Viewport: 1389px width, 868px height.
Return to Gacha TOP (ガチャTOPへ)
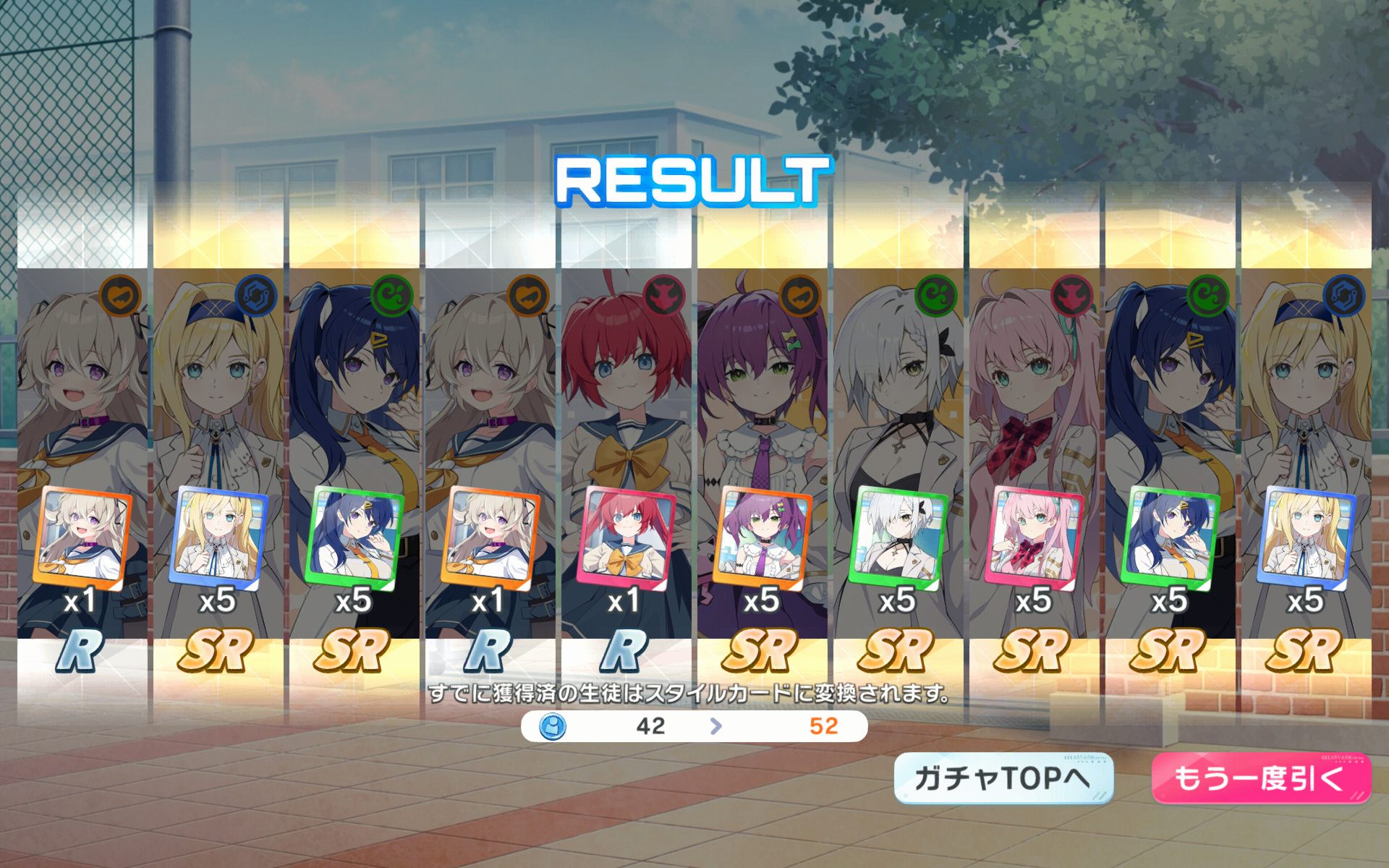point(1003,778)
